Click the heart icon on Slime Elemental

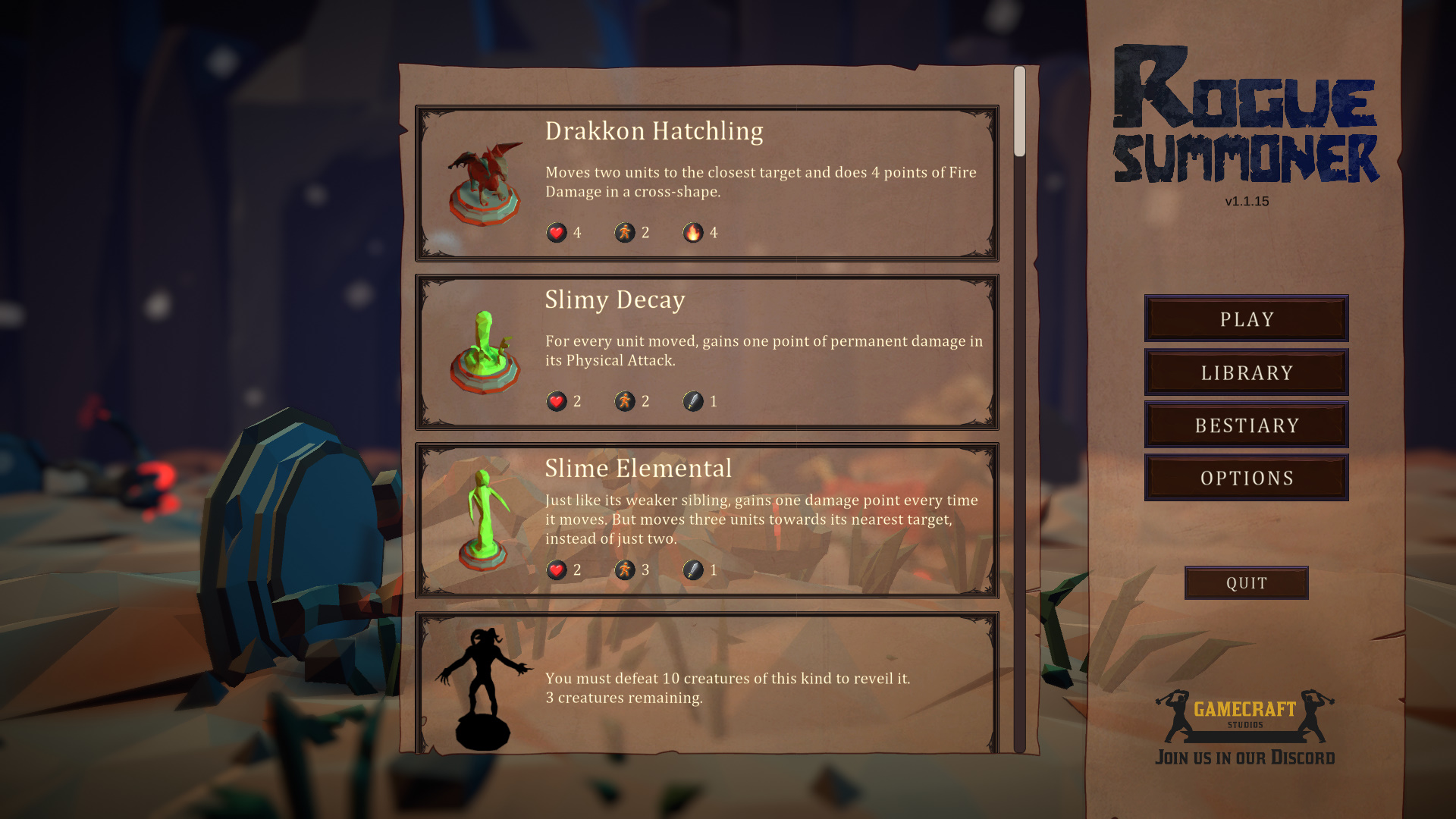[557, 570]
